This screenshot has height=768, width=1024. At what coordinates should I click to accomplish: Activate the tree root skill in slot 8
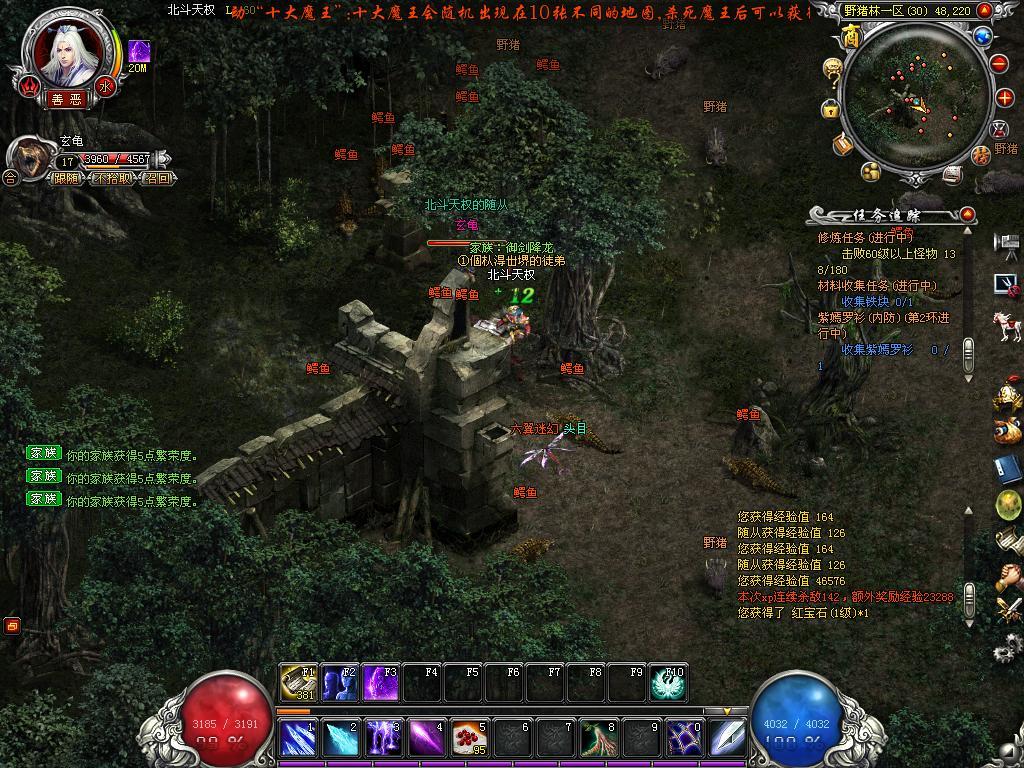599,738
